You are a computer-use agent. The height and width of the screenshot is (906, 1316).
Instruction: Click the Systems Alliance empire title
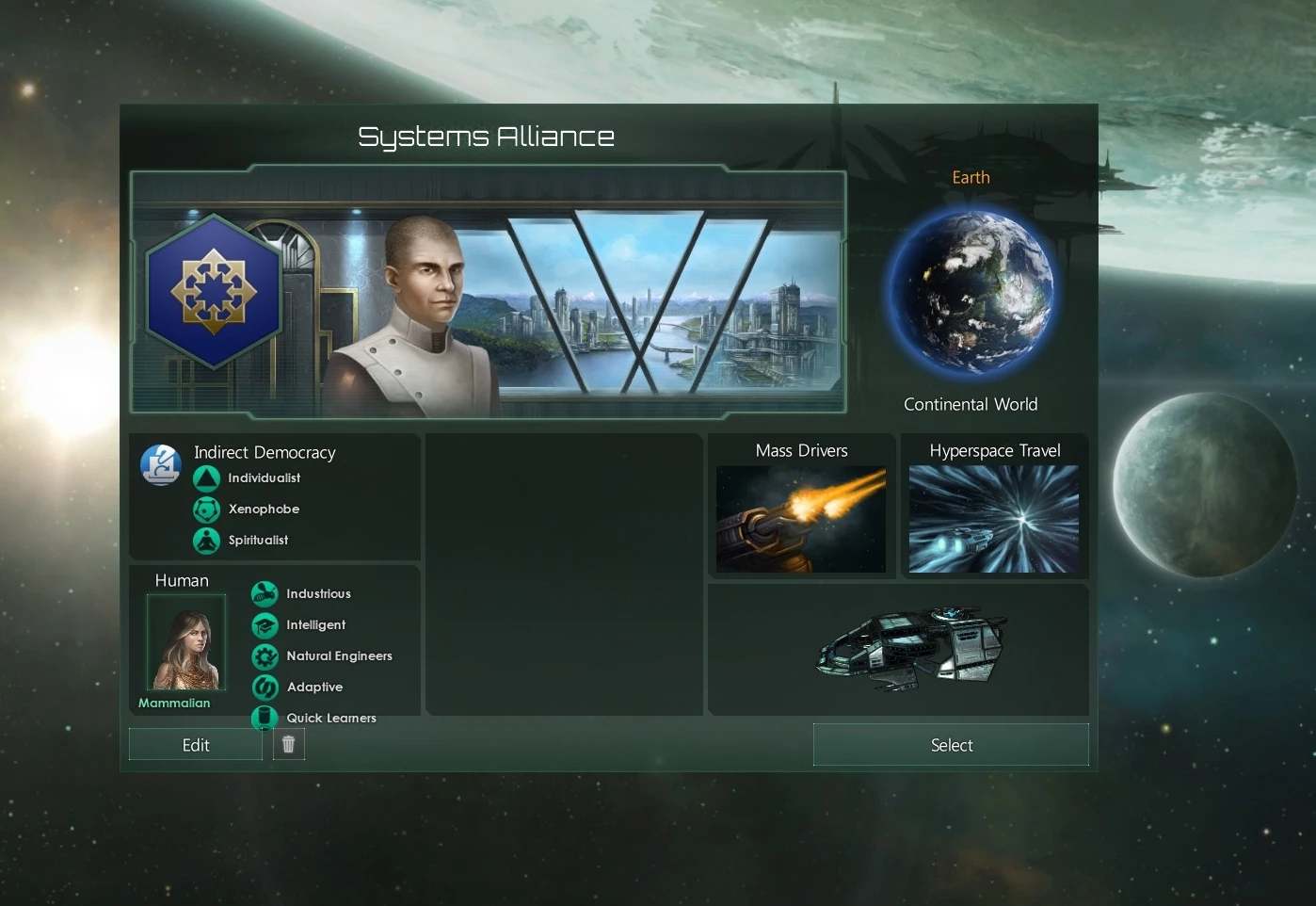click(x=487, y=136)
